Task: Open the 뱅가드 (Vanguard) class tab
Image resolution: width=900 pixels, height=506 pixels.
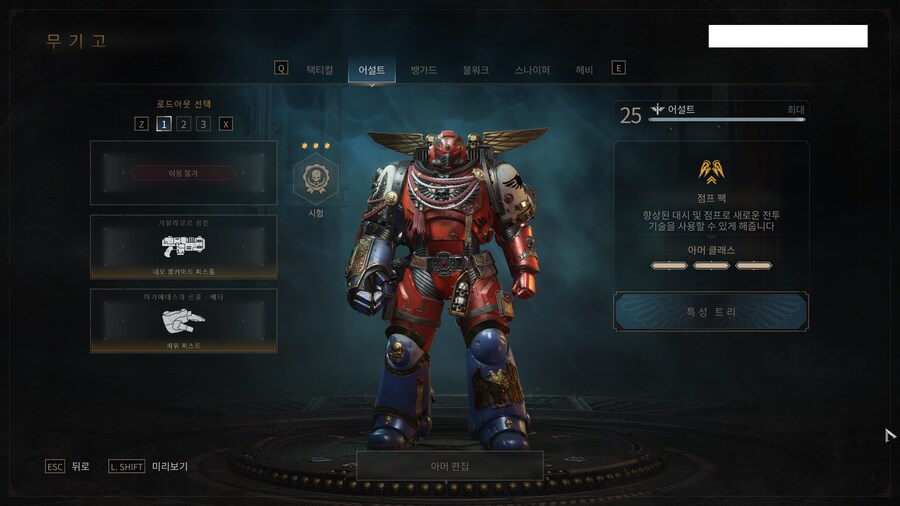Action: [x=425, y=70]
